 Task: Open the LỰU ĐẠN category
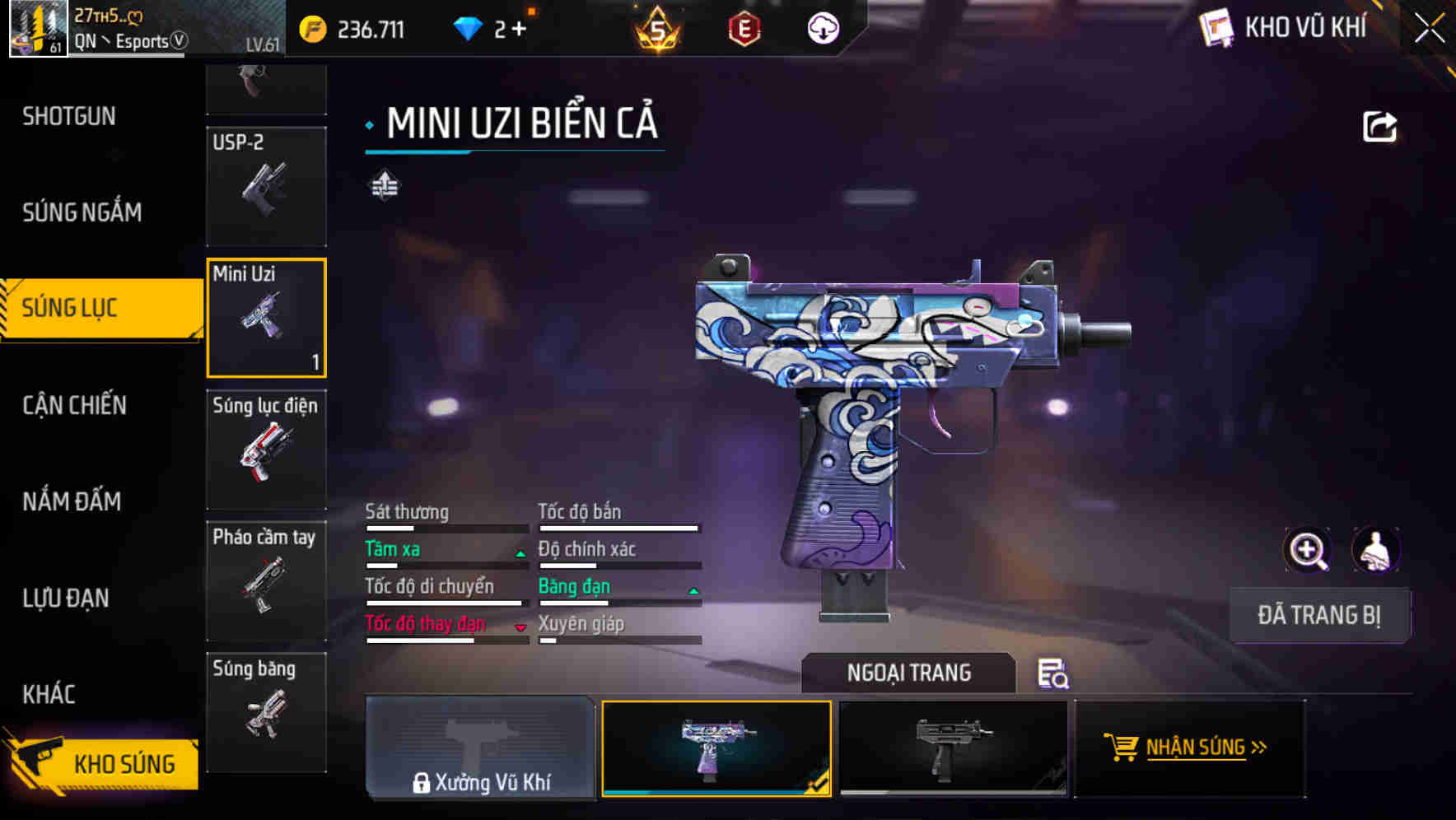click(x=65, y=598)
